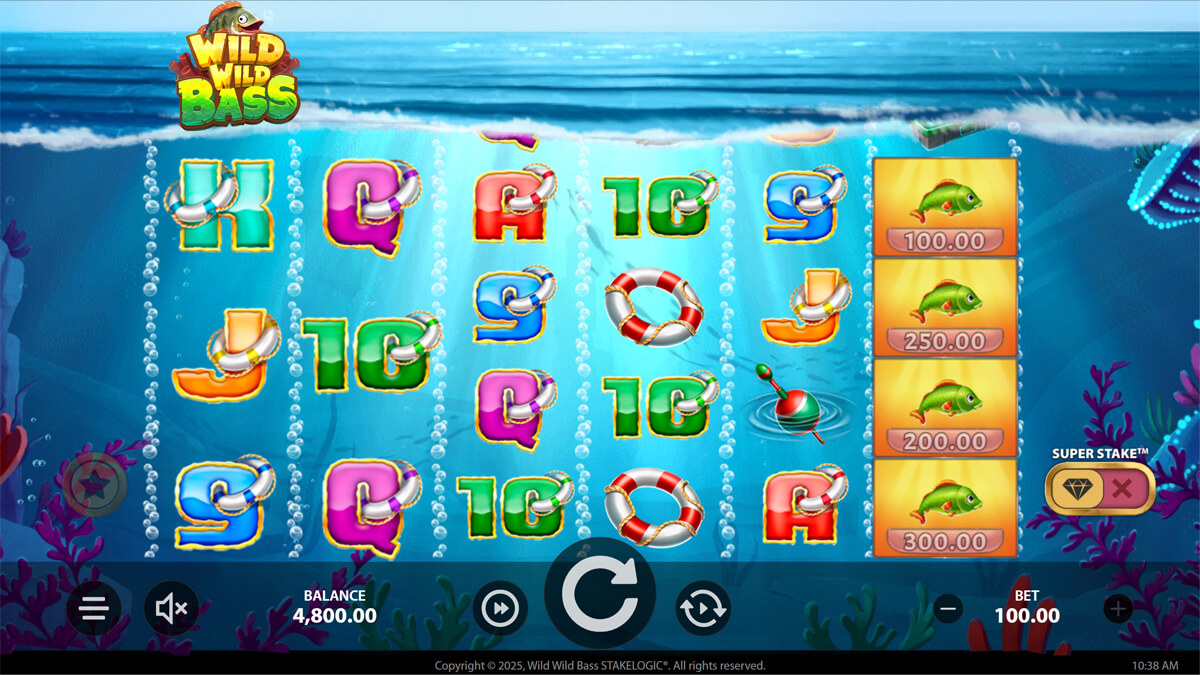Click the faded star badge button
The height and width of the screenshot is (675, 1200).
coord(95,486)
